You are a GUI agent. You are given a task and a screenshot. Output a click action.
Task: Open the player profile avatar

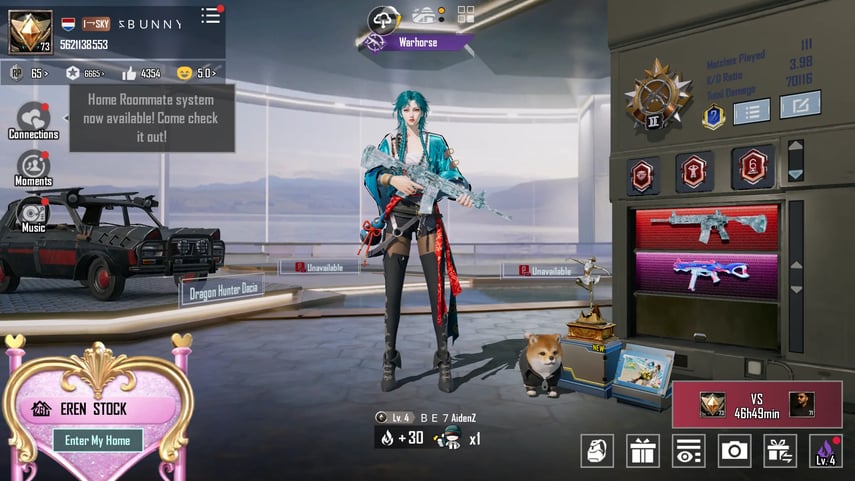[30, 31]
